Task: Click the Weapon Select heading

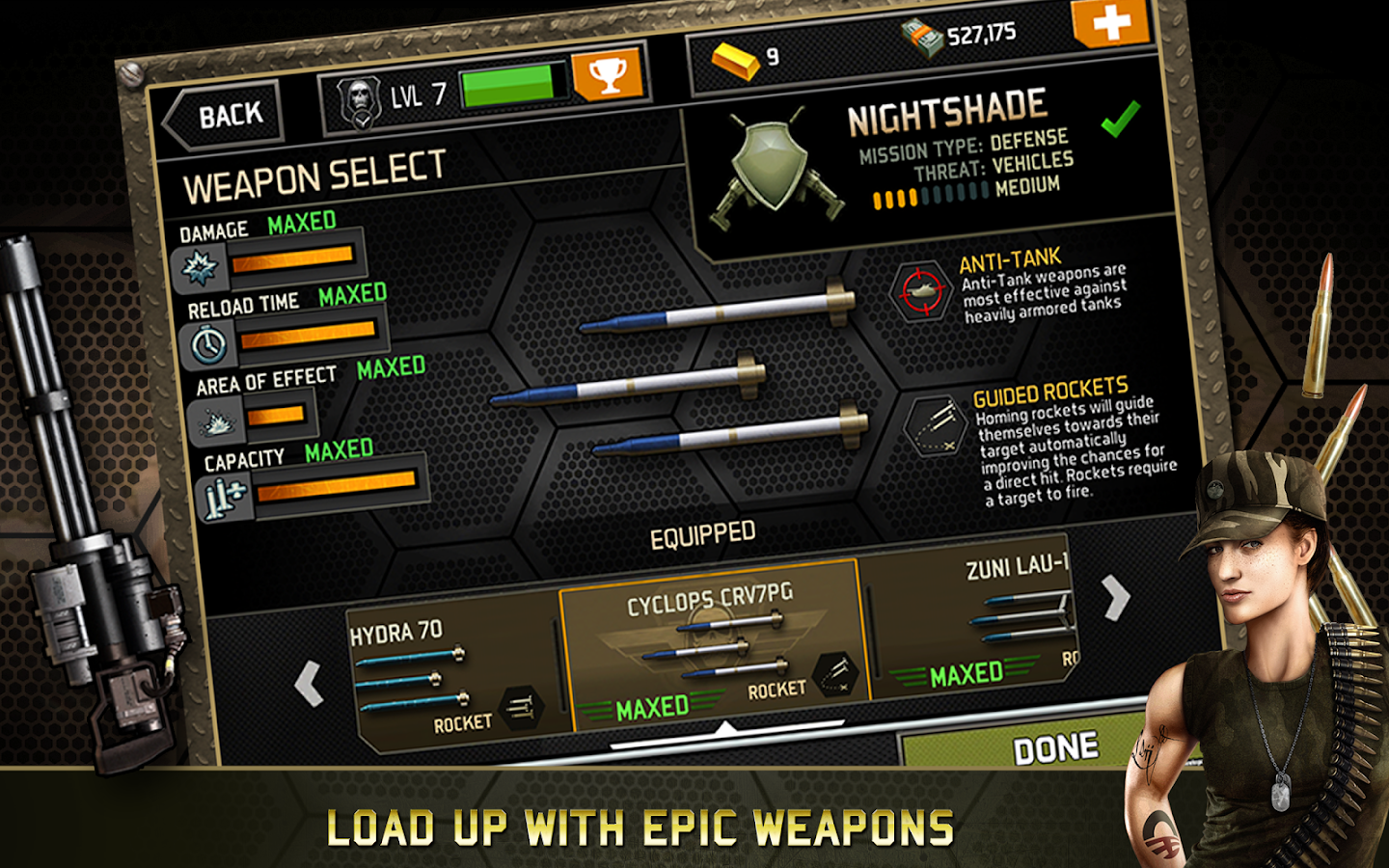Action: point(318,179)
